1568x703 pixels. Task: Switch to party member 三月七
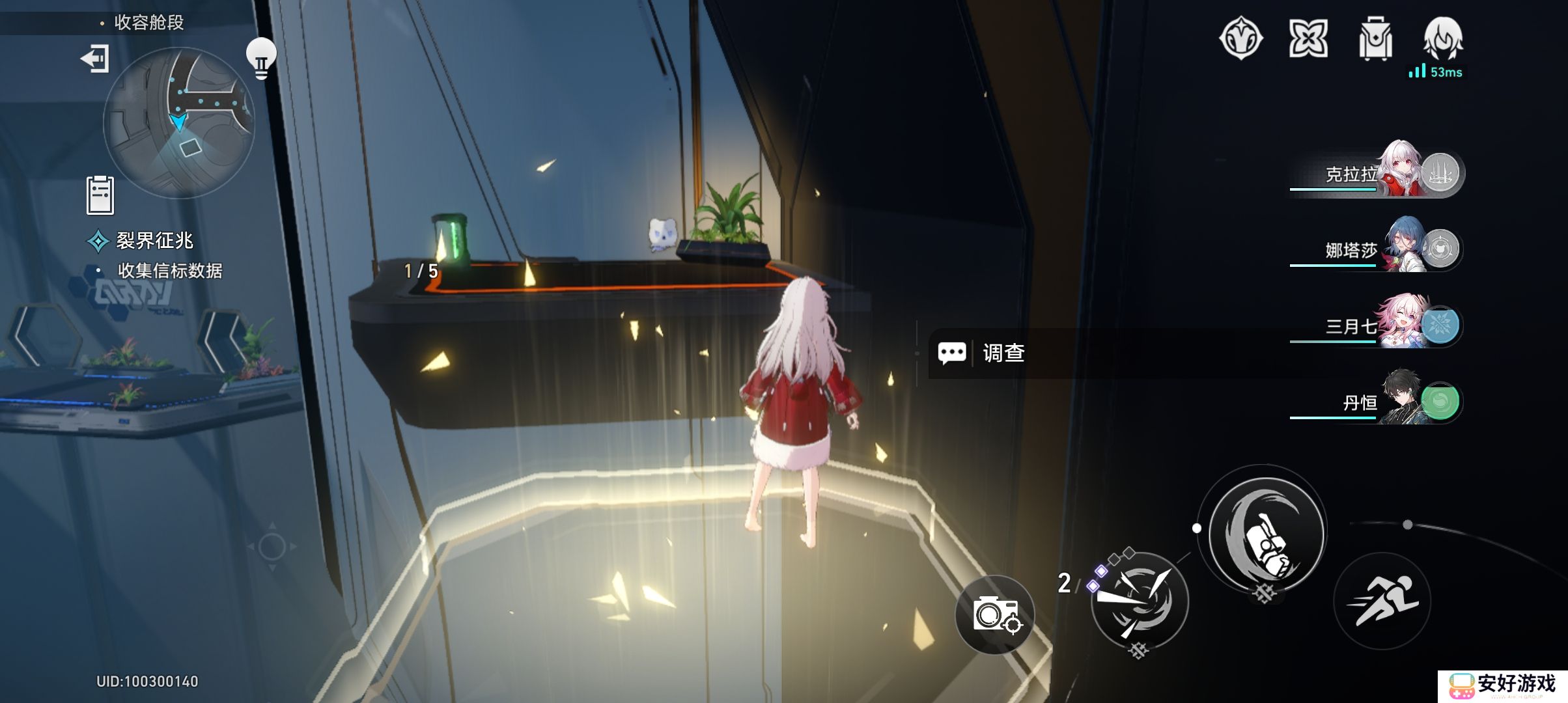pos(1375,326)
